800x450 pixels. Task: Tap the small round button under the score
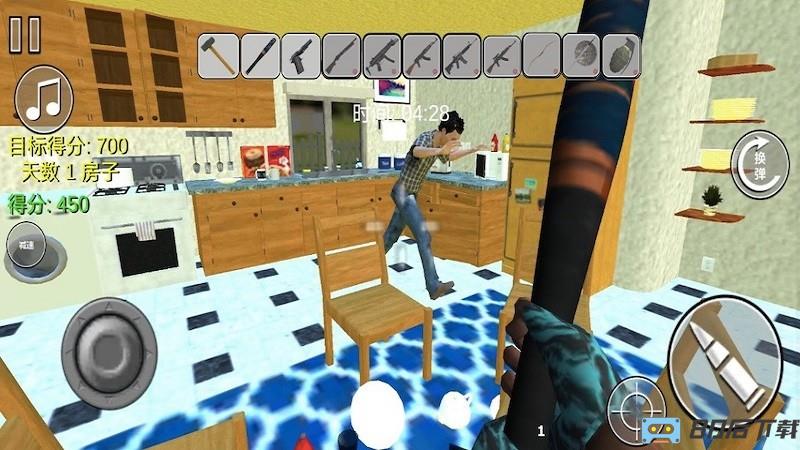[x=25, y=244]
